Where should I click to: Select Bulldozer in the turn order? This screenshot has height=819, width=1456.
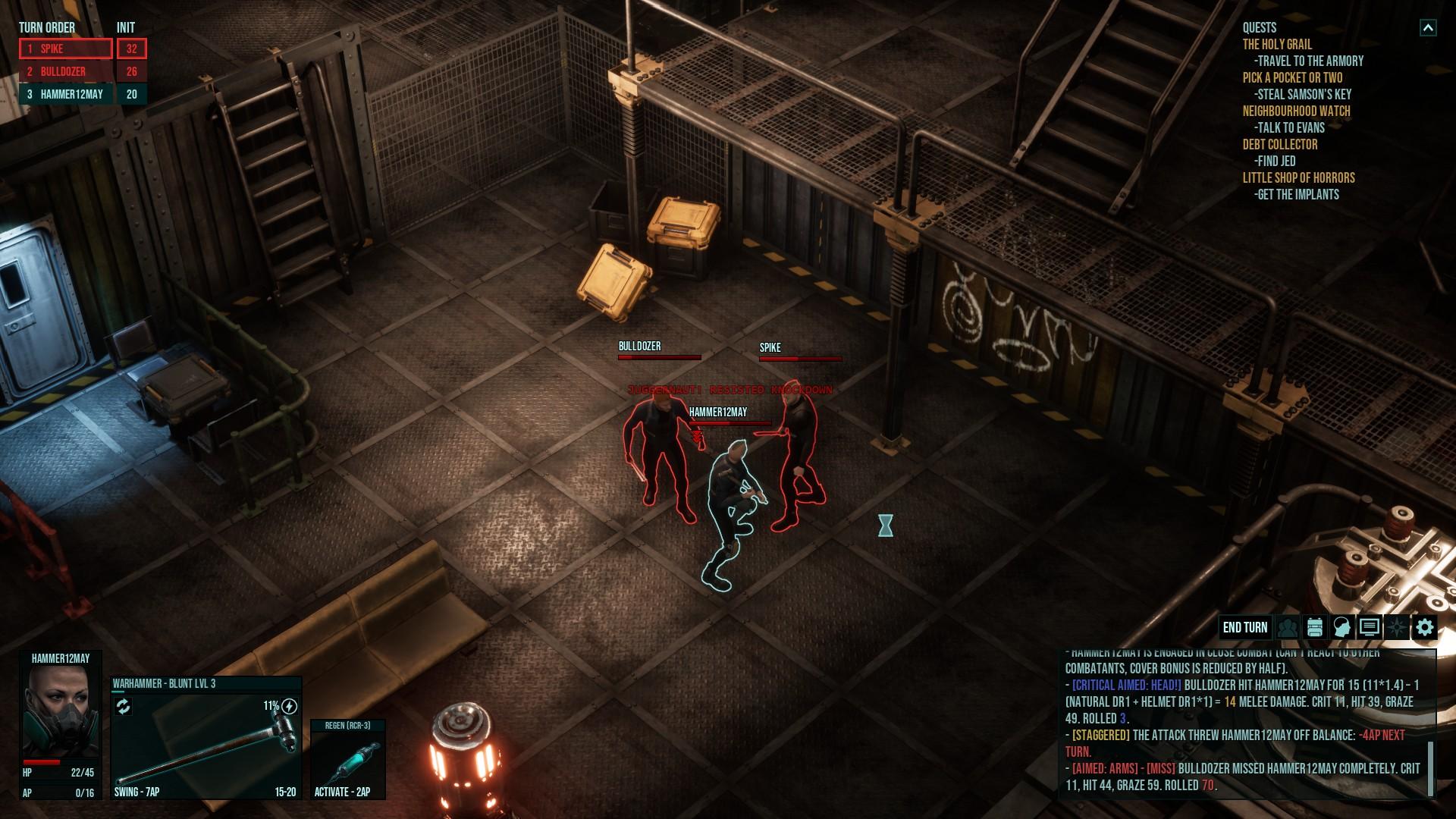[66, 71]
